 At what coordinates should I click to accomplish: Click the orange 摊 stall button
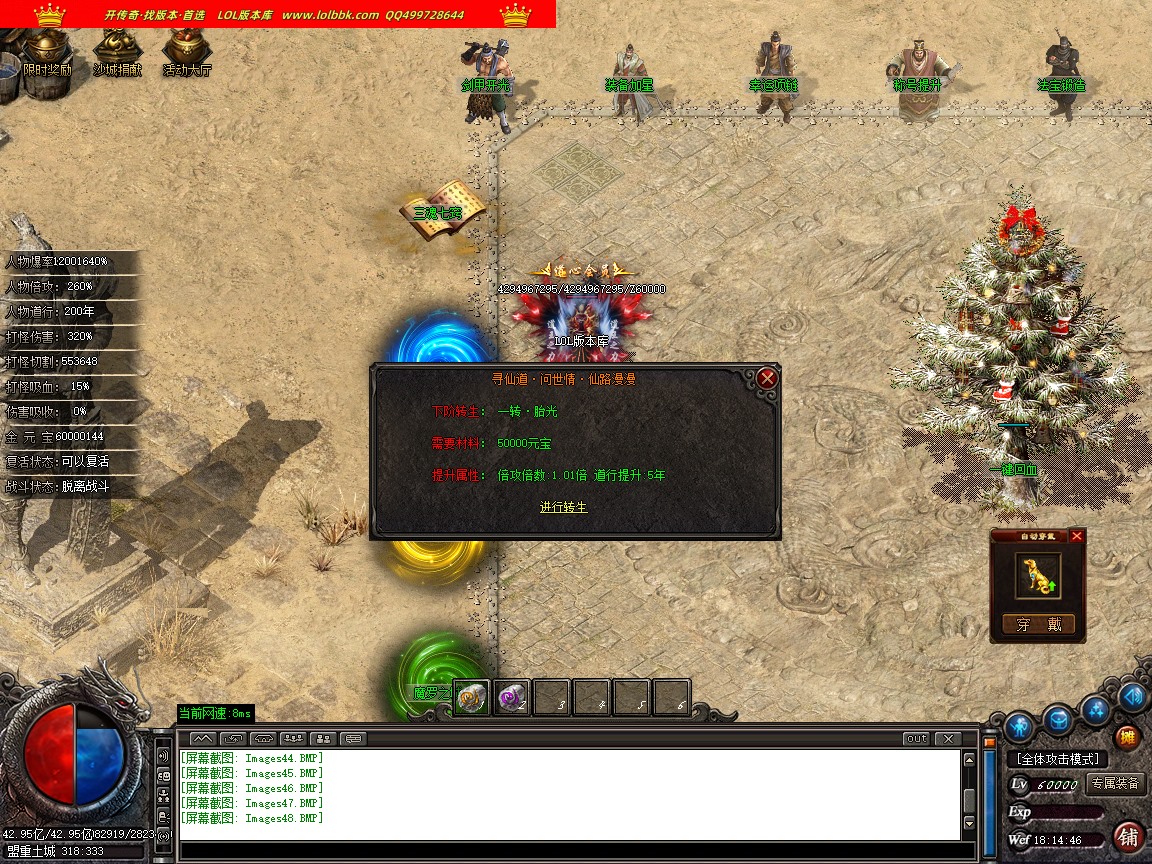coord(1127,738)
